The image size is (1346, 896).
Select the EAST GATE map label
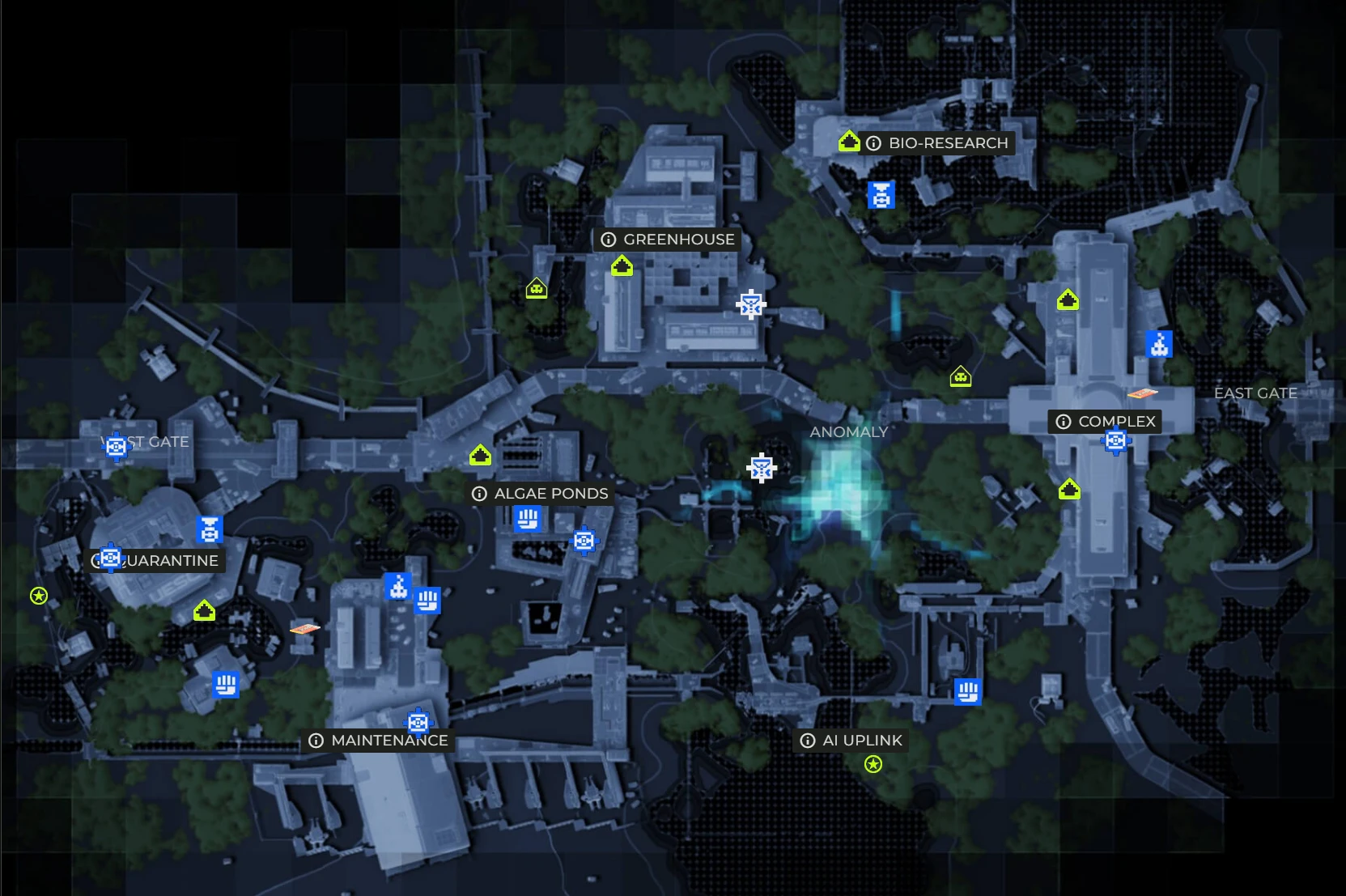(1255, 393)
